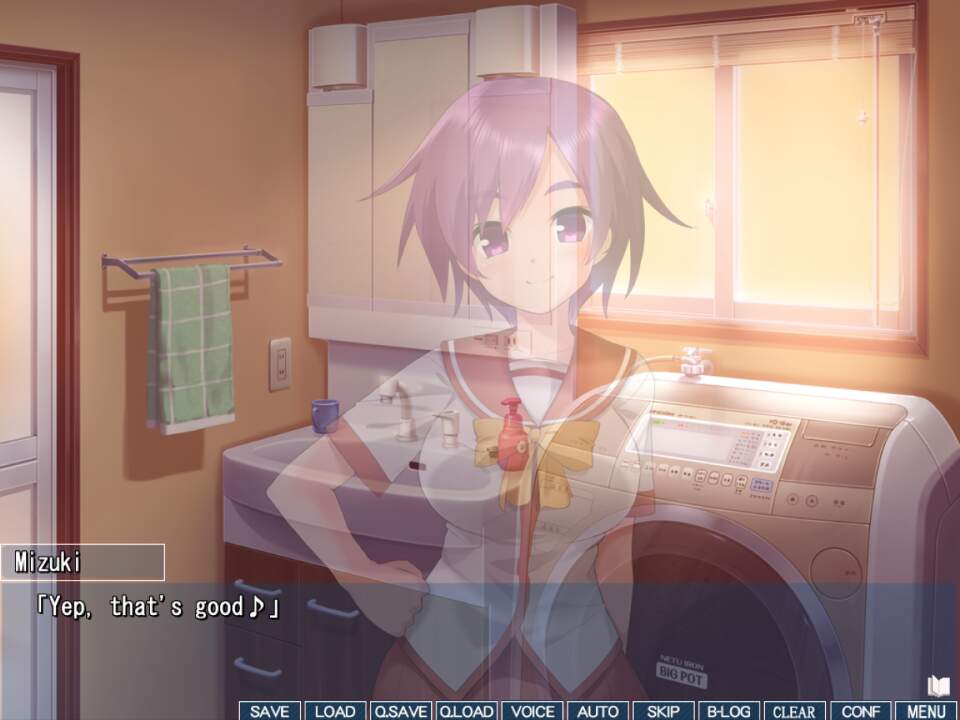The width and height of the screenshot is (960, 720).
Task: Open the SAVE menu
Action: 269,711
